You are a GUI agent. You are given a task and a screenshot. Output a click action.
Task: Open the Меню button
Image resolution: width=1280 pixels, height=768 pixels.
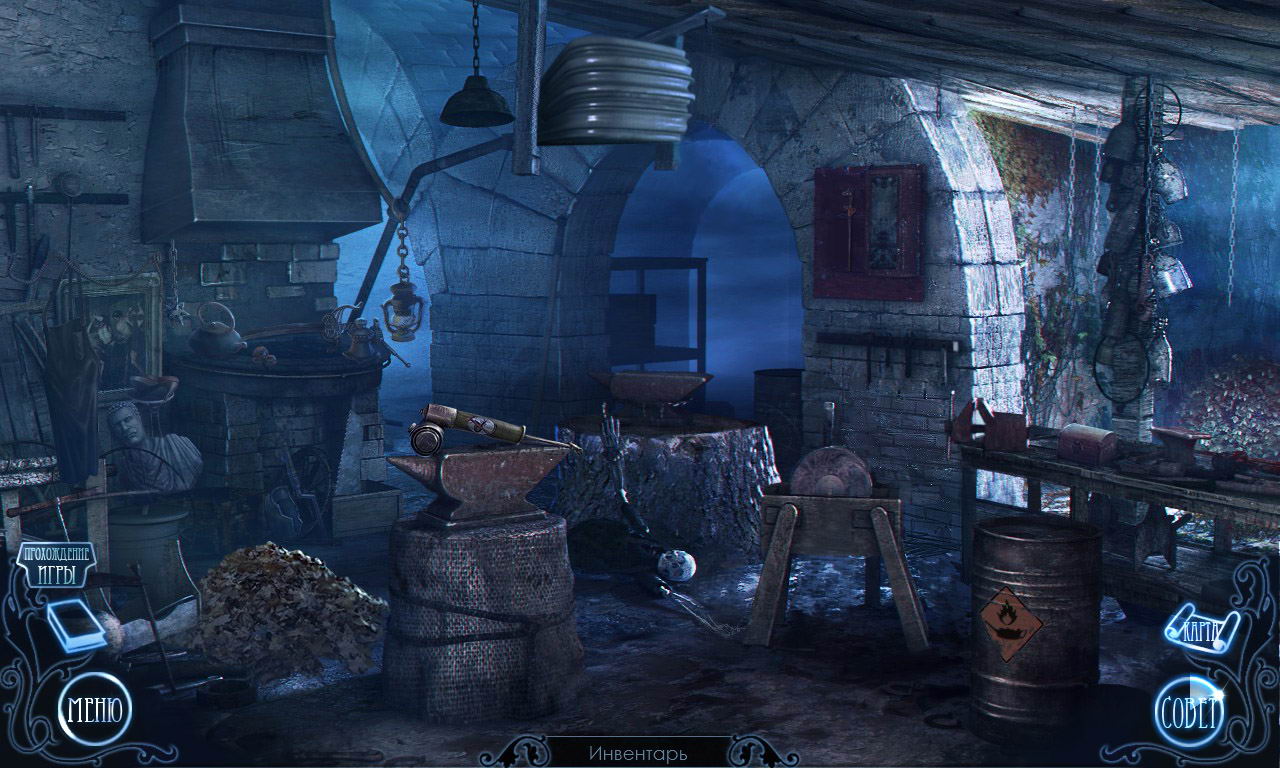click(x=95, y=710)
